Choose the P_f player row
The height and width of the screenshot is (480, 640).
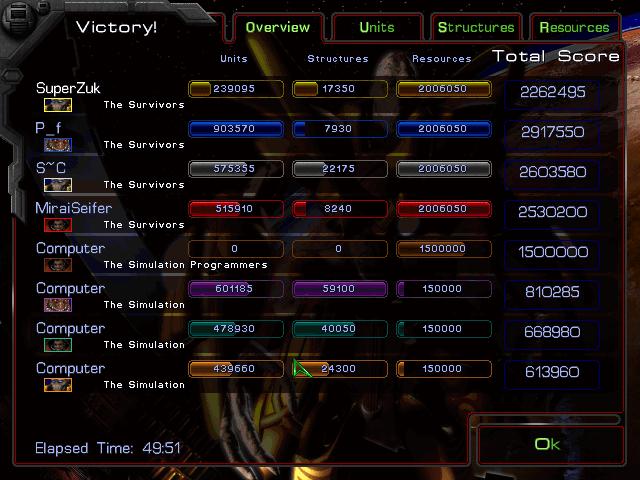(49, 129)
